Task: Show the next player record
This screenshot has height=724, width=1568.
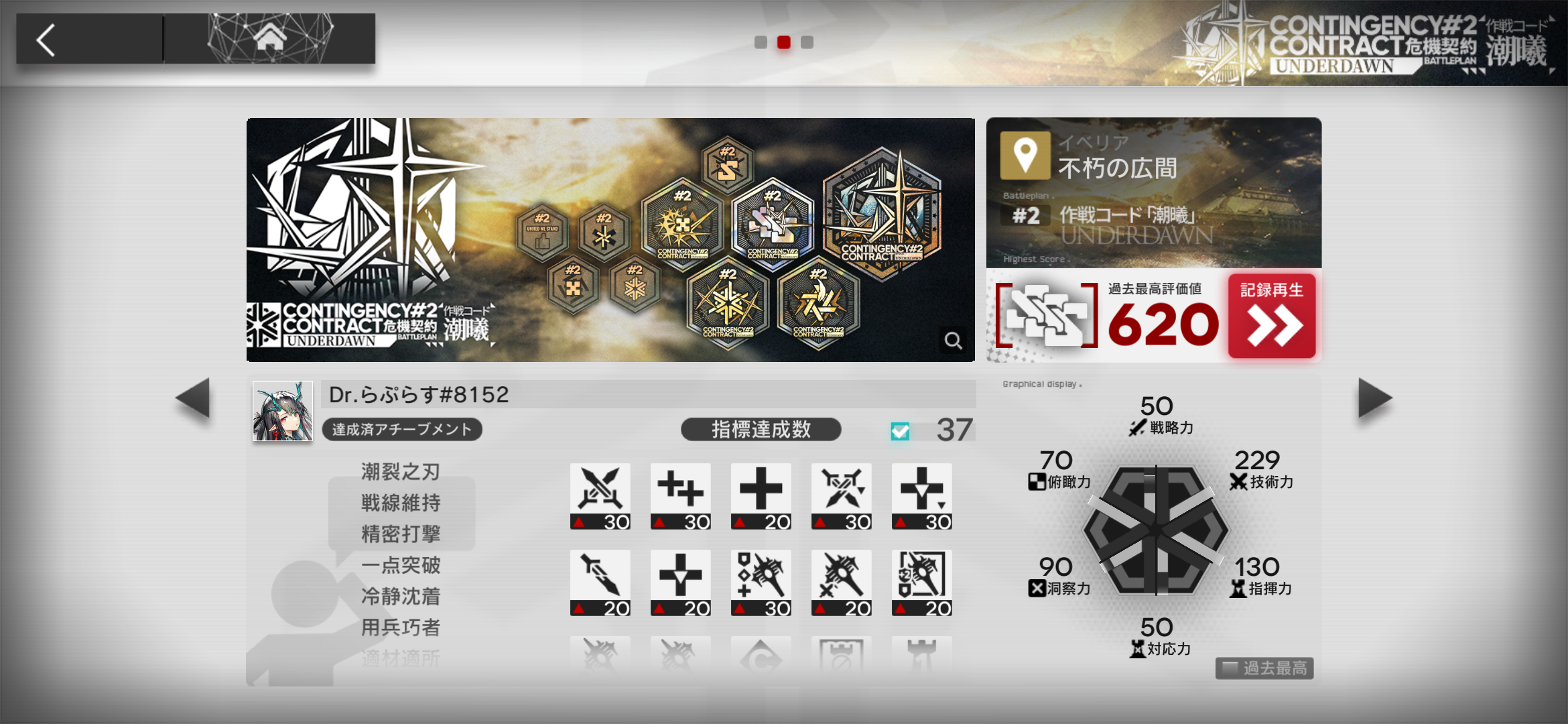Action: [1374, 399]
